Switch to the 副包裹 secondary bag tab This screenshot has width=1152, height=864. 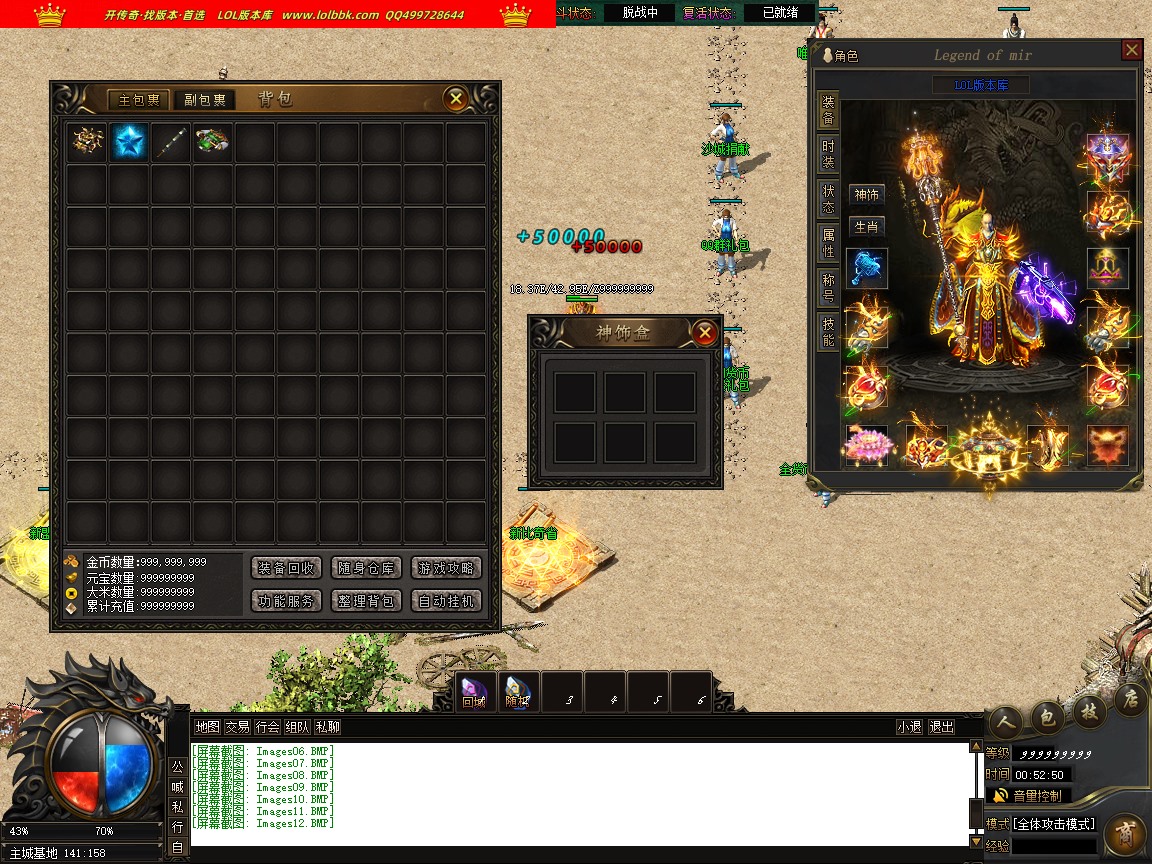[x=205, y=100]
